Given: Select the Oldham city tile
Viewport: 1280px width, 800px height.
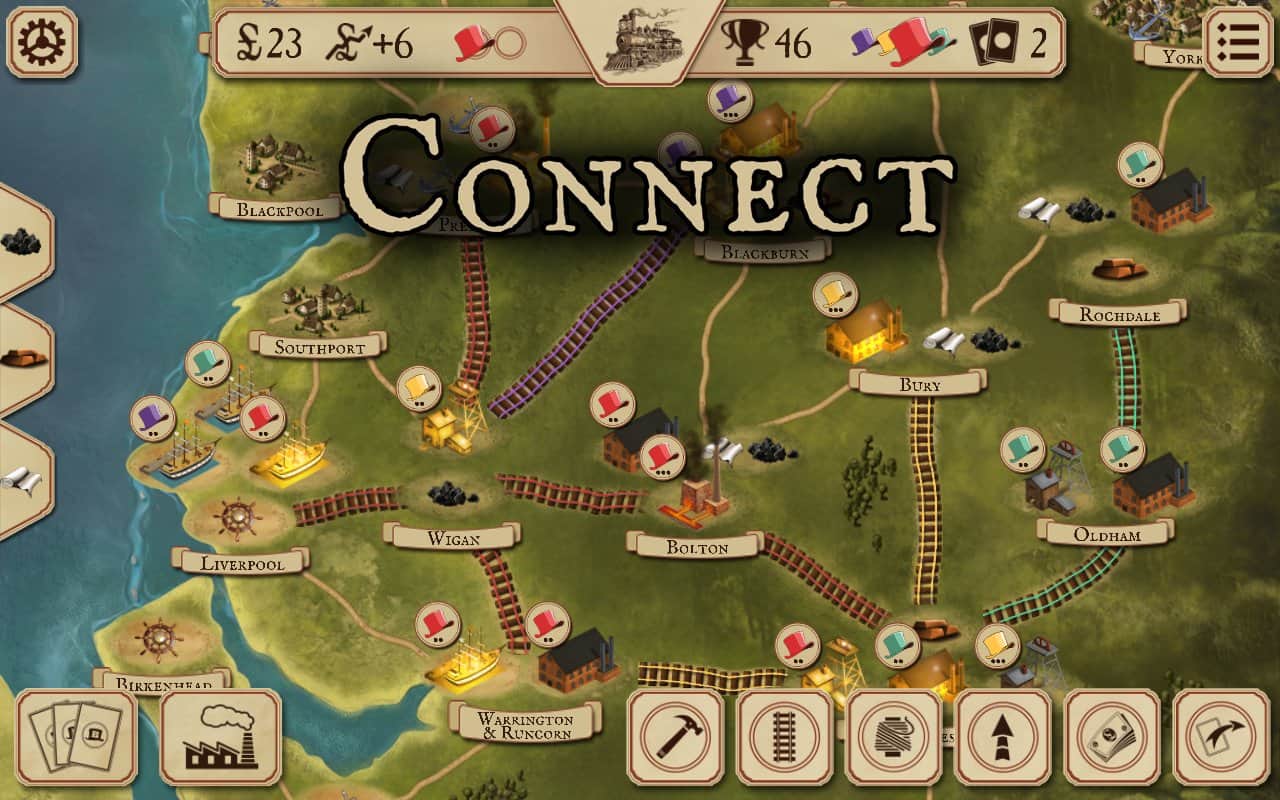Looking at the screenshot, I should 1106,533.
